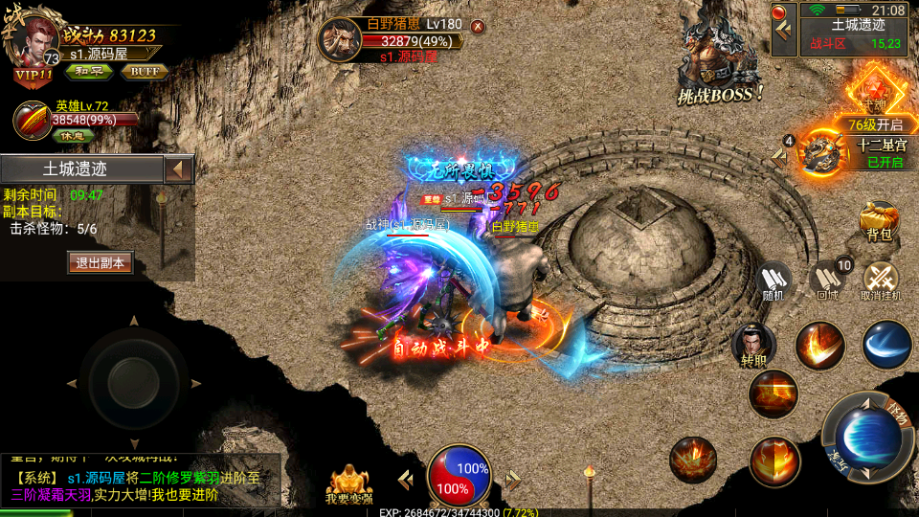Close the 白野猪患 target frame
This screenshot has width=919, height=517.
point(477,26)
